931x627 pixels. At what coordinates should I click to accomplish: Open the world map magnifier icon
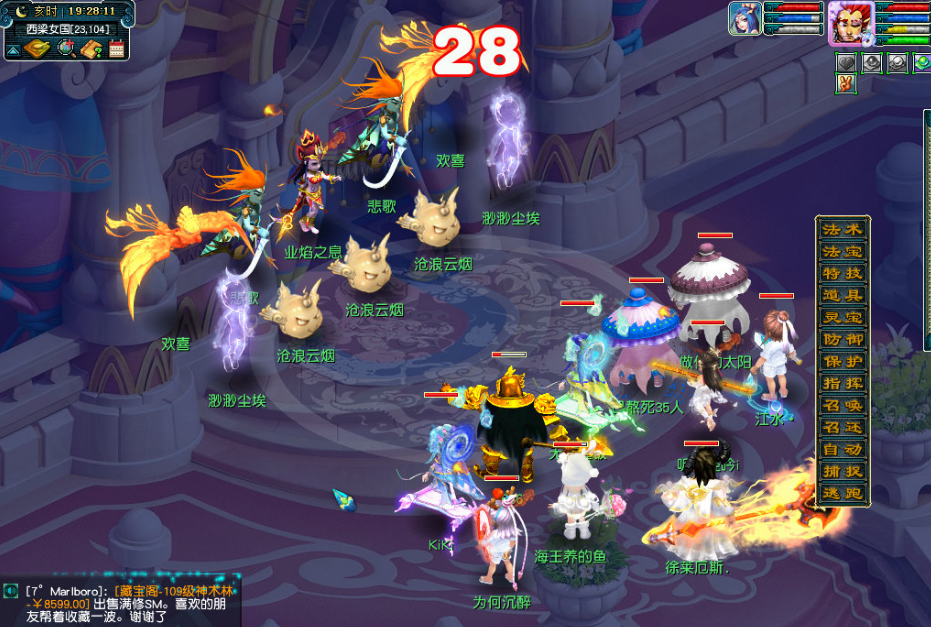(66, 48)
